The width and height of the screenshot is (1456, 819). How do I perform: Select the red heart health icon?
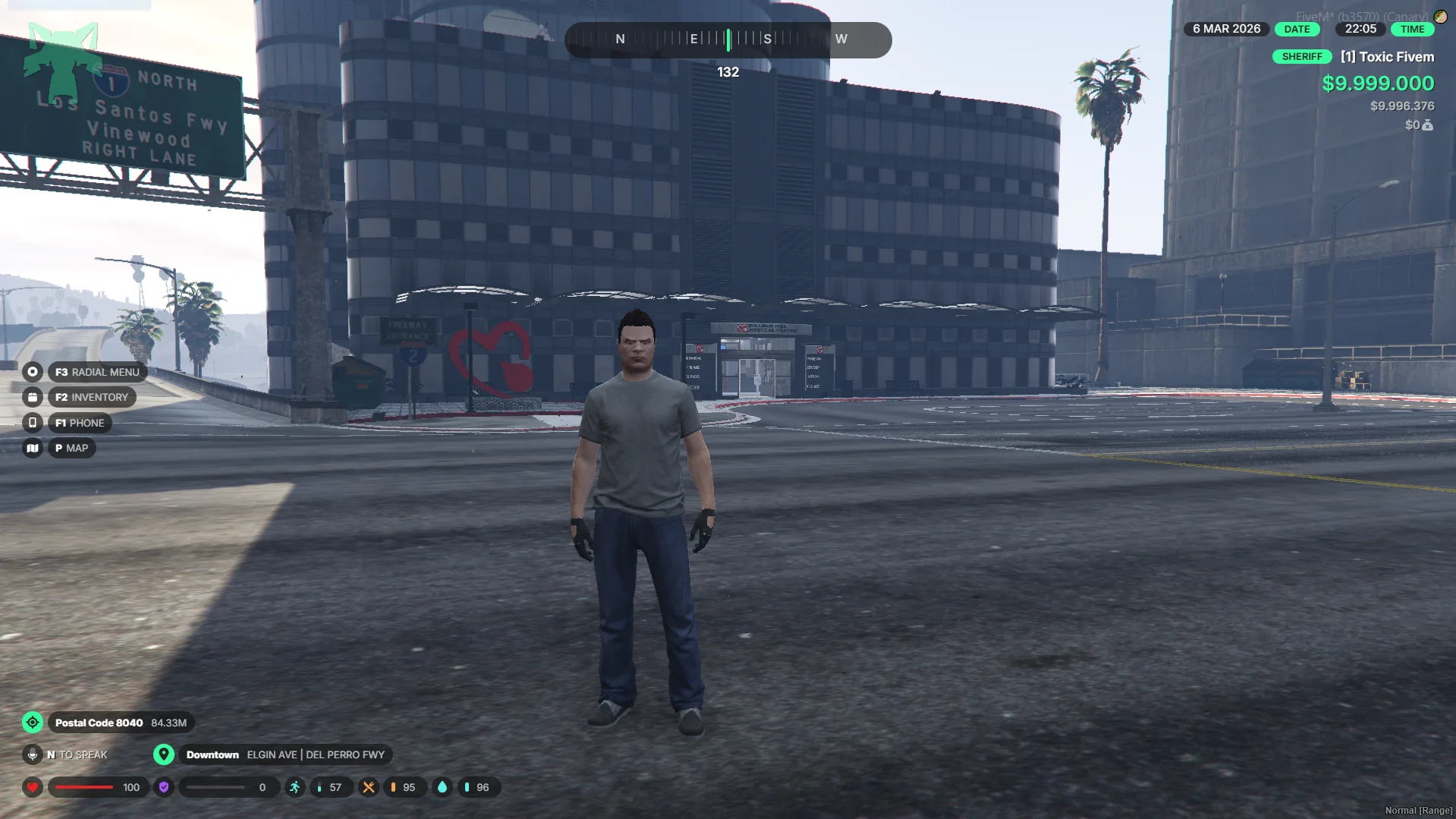pyautogui.click(x=32, y=787)
